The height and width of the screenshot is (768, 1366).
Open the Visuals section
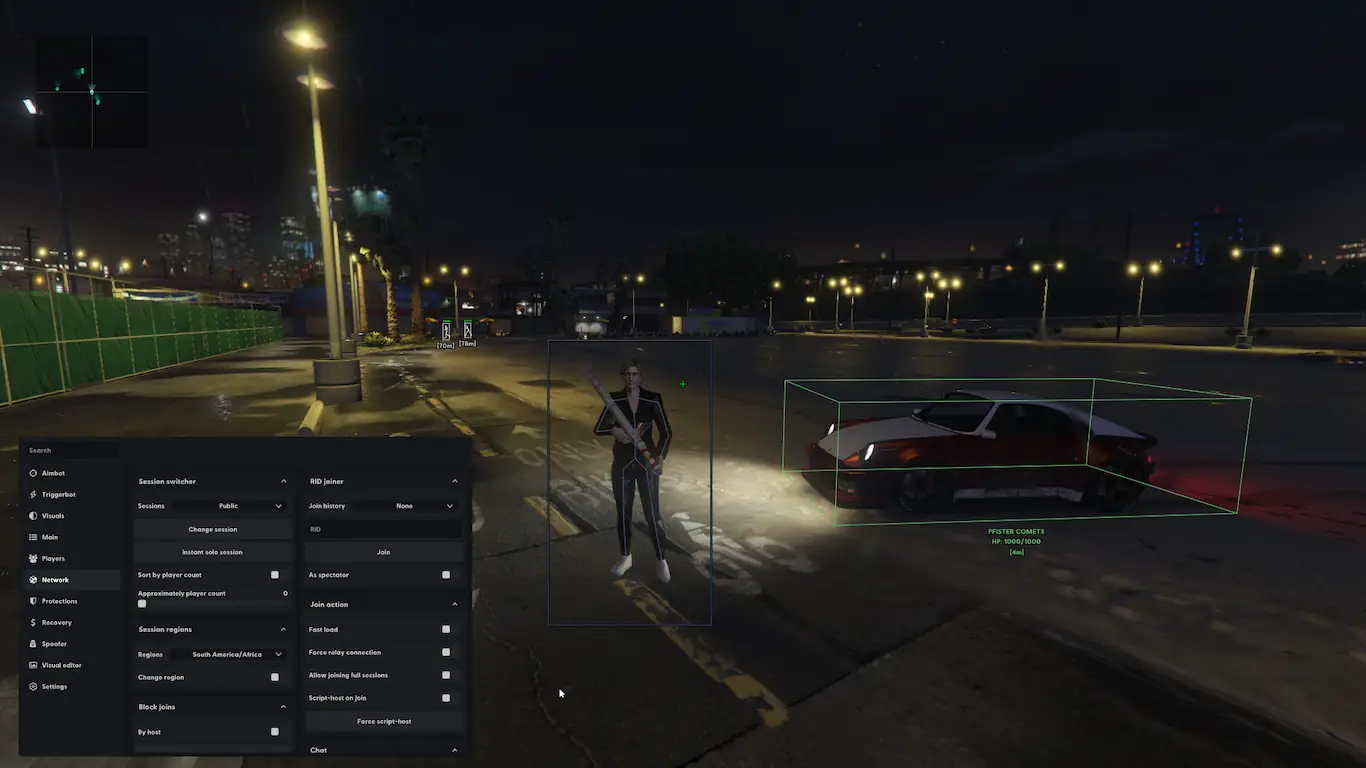(x=52, y=516)
